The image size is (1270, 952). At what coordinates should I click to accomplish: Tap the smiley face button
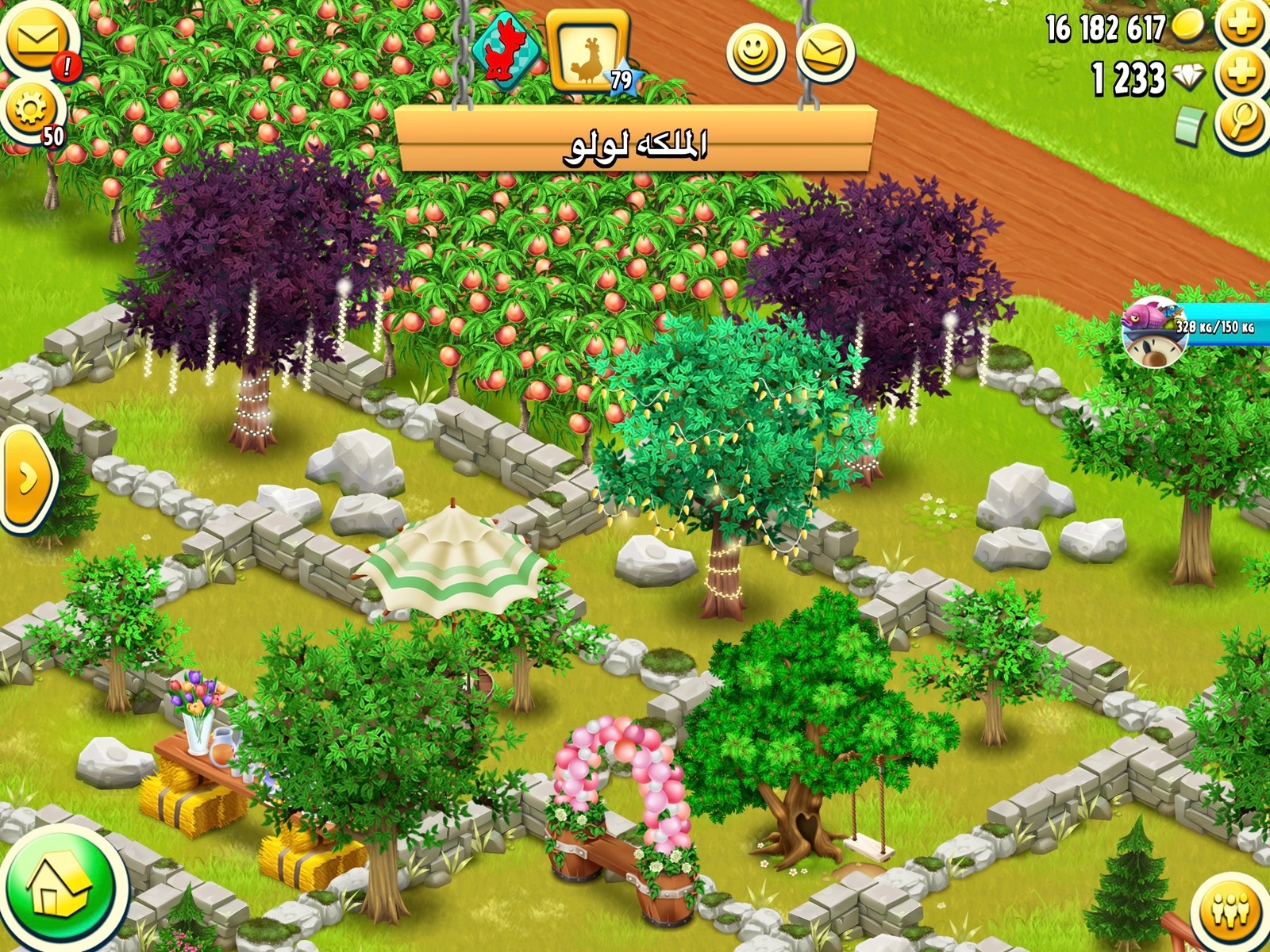pos(755,52)
